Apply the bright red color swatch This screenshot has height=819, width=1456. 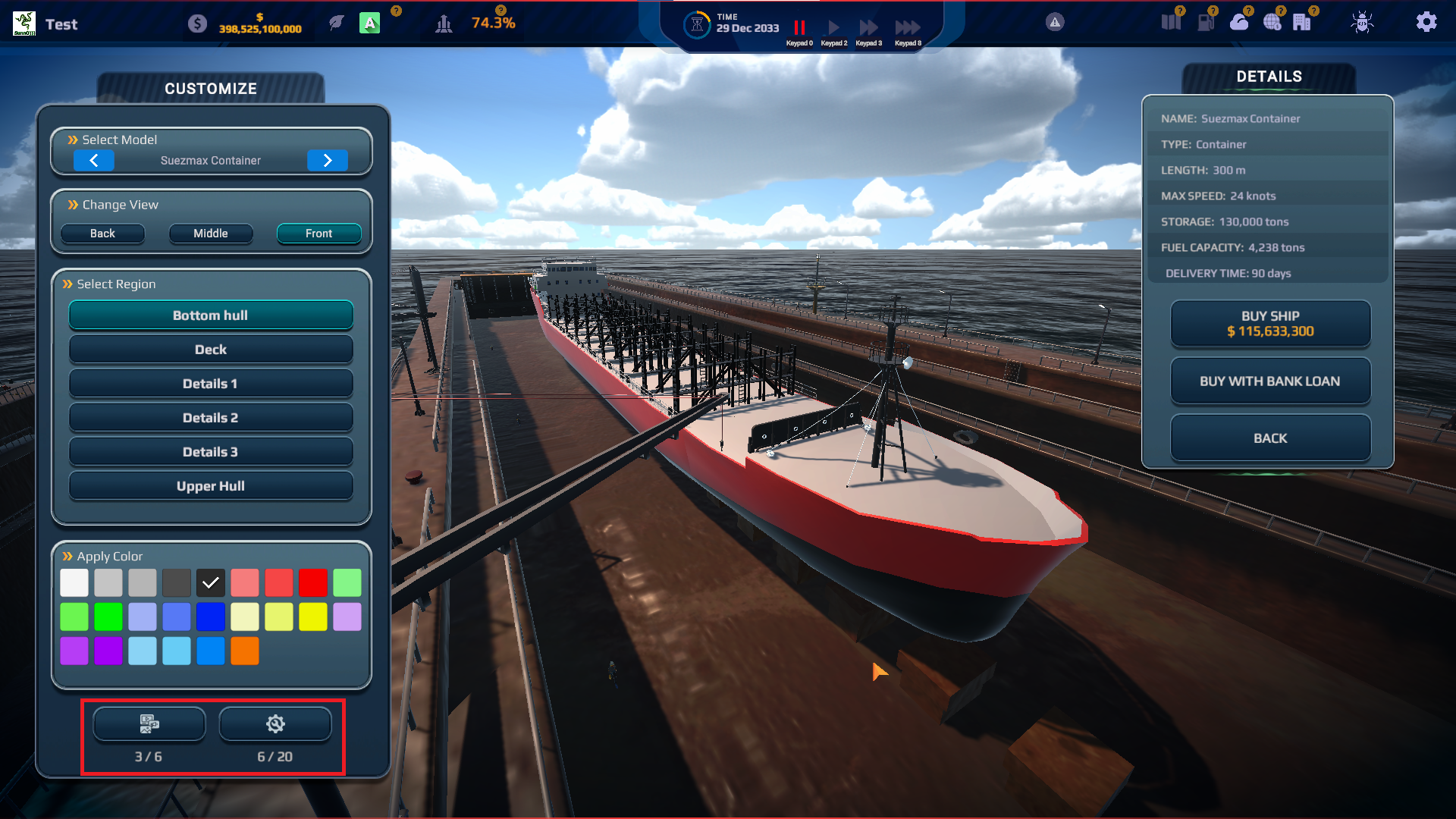click(x=313, y=582)
